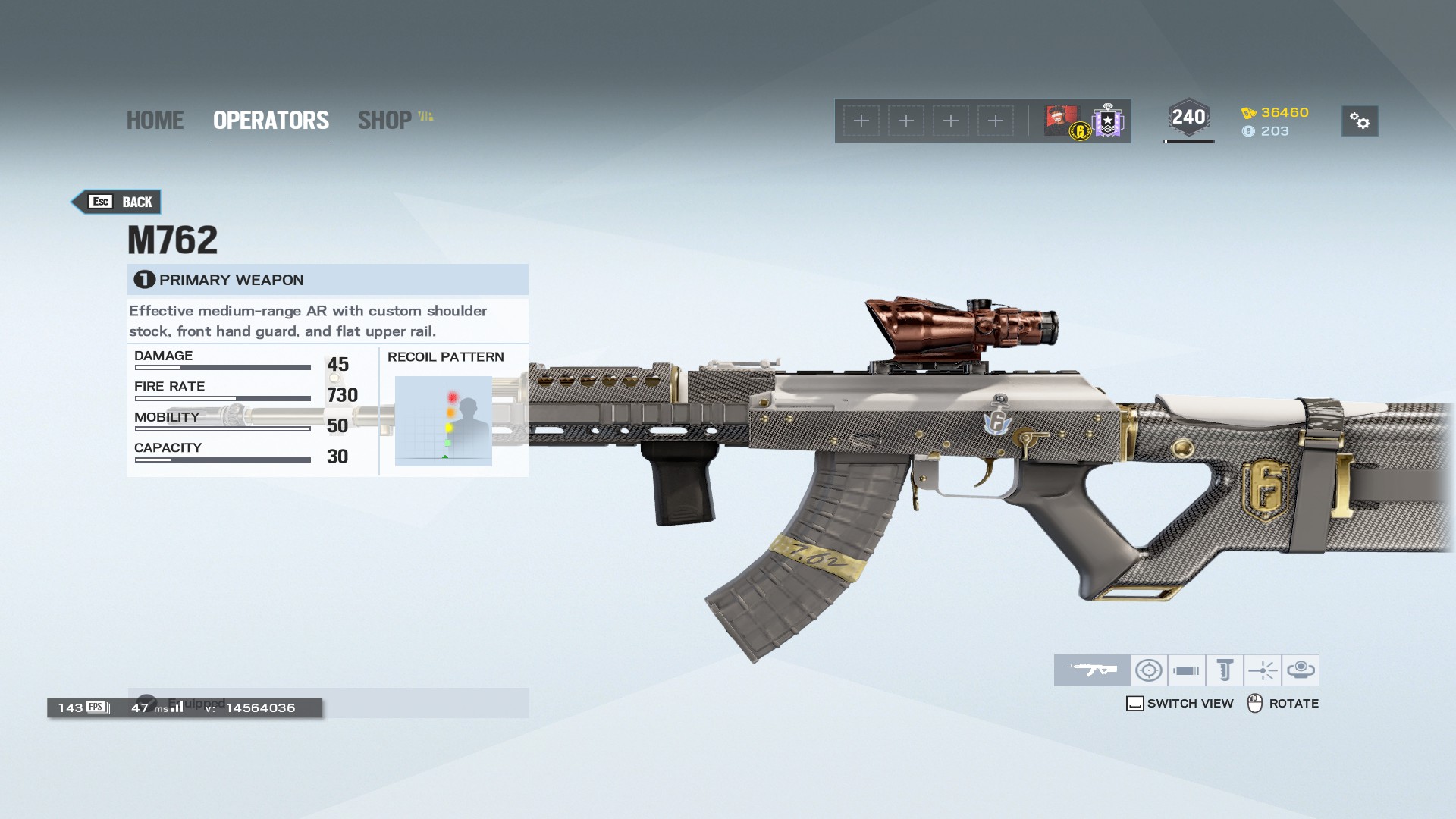Select the grip attachment icon

[x=1224, y=670]
